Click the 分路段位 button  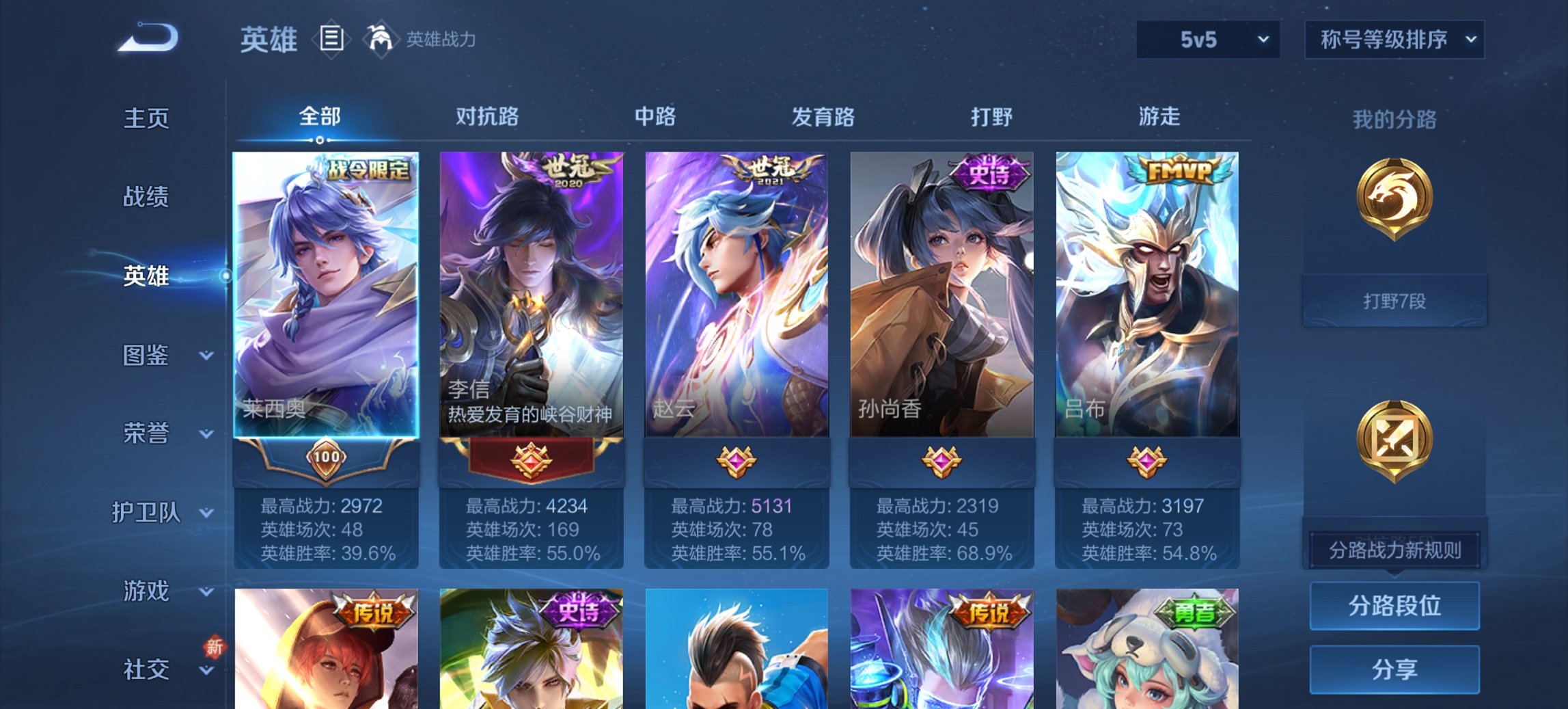pos(1394,606)
